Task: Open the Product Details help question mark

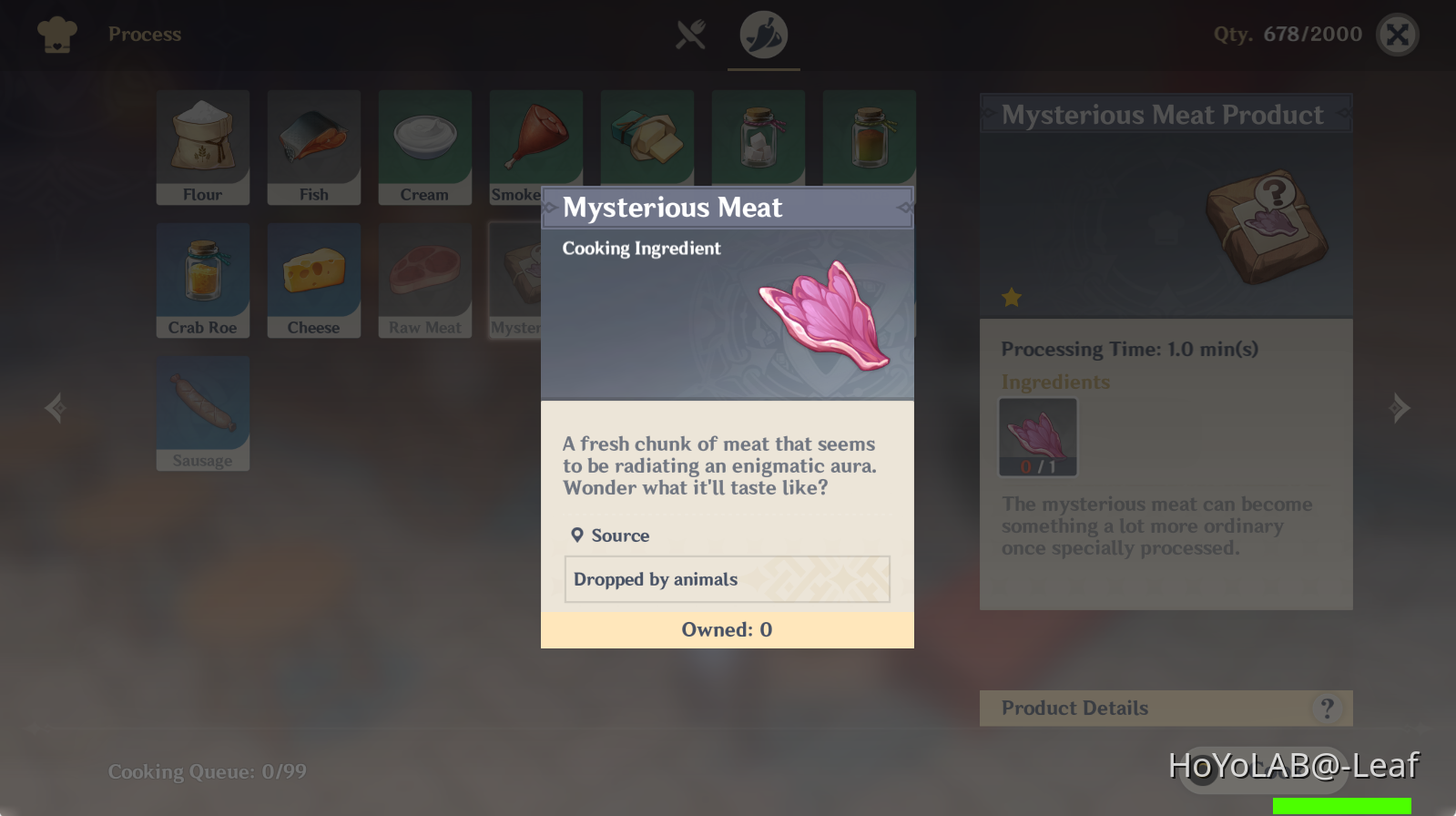Action: (1327, 708)
